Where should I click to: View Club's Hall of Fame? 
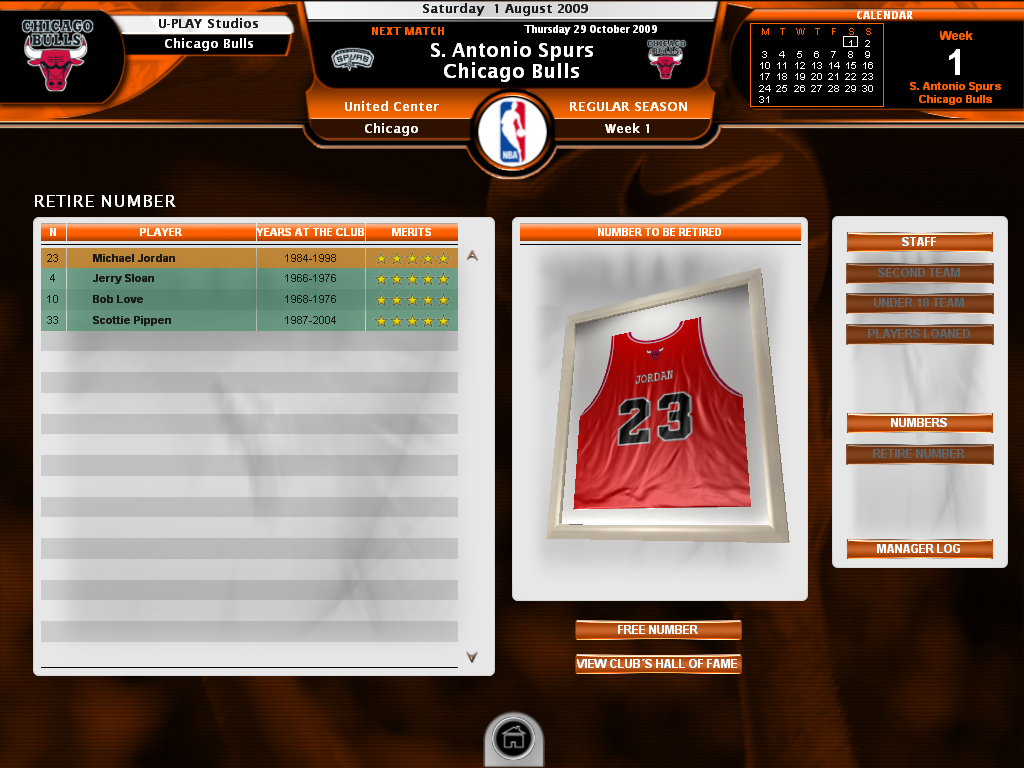click(x=658, y=664)
